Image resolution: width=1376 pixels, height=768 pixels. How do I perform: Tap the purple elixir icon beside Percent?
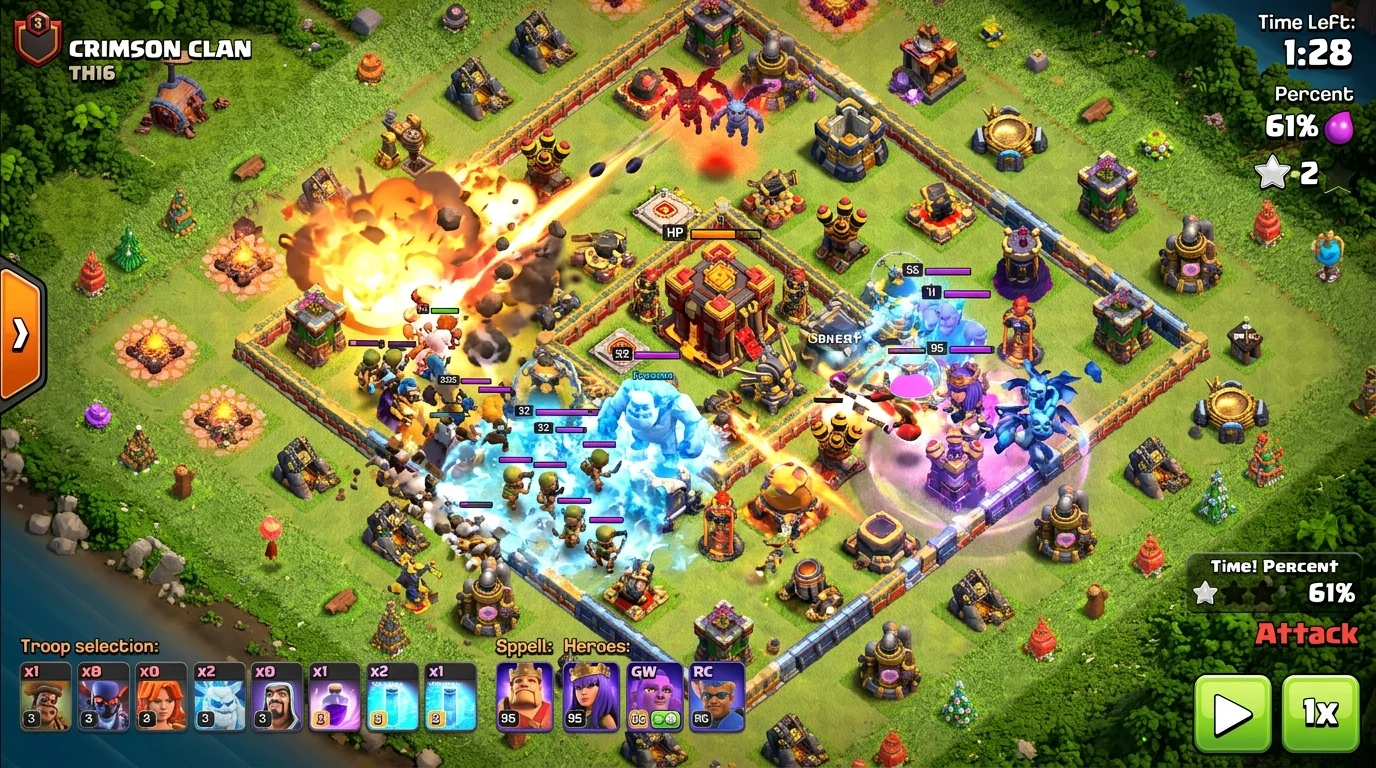point(1338,128)
